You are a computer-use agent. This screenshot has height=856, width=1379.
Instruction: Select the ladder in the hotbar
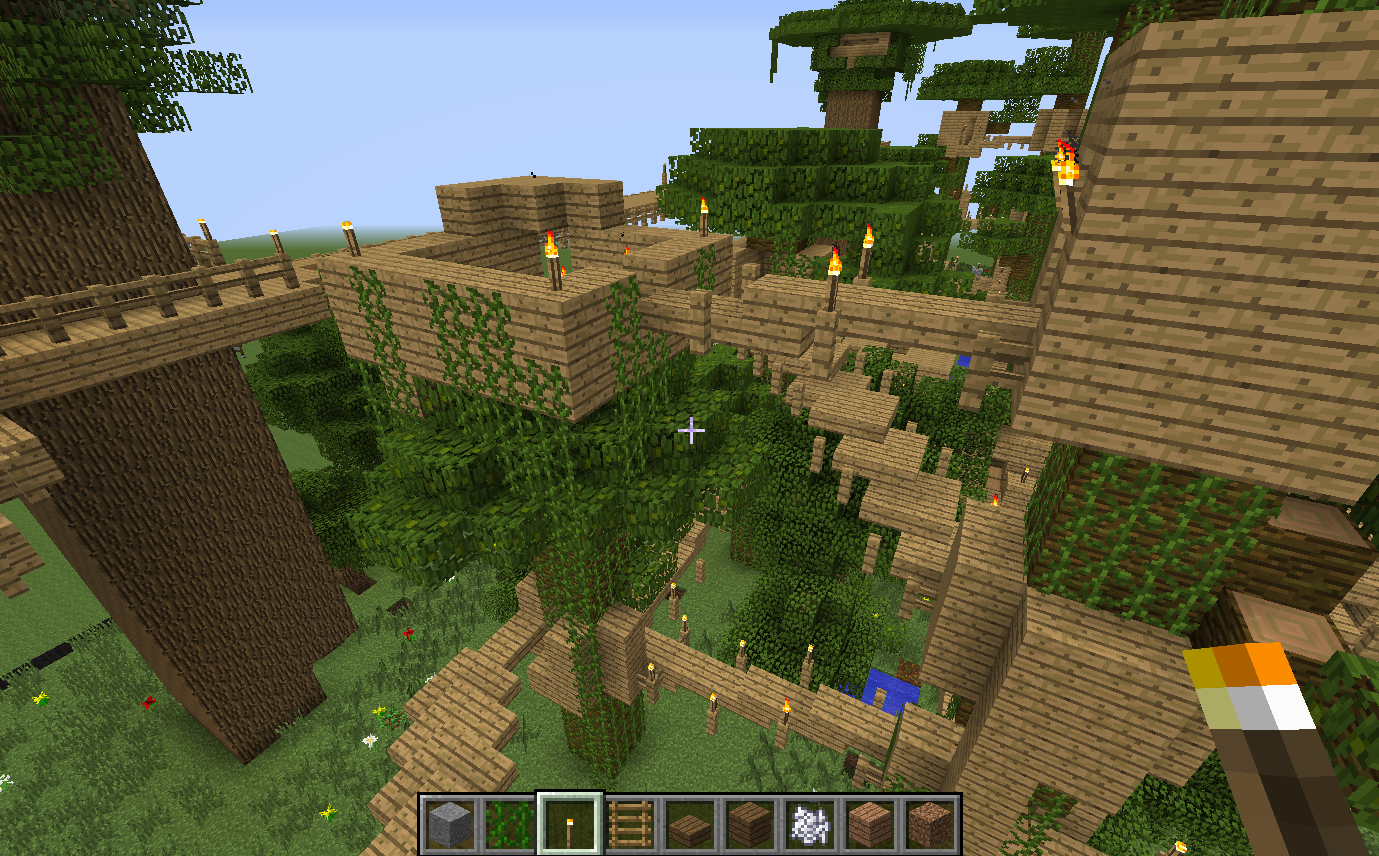(x=630, y=824)
